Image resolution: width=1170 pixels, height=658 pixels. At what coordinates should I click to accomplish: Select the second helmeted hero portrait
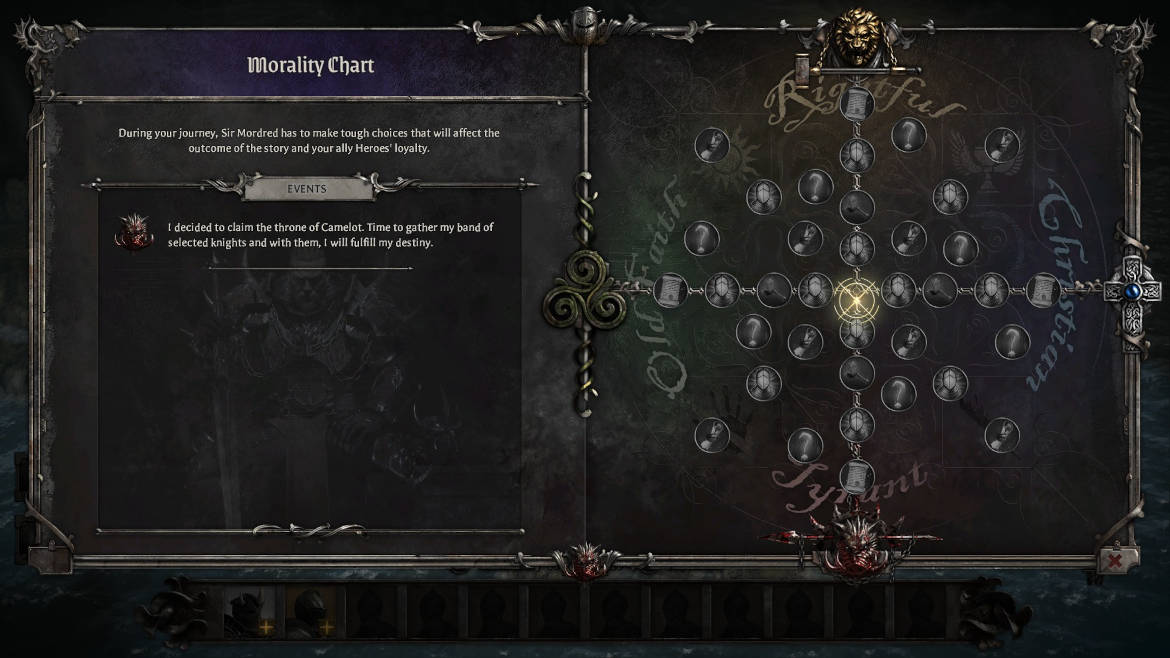(312, 611)
